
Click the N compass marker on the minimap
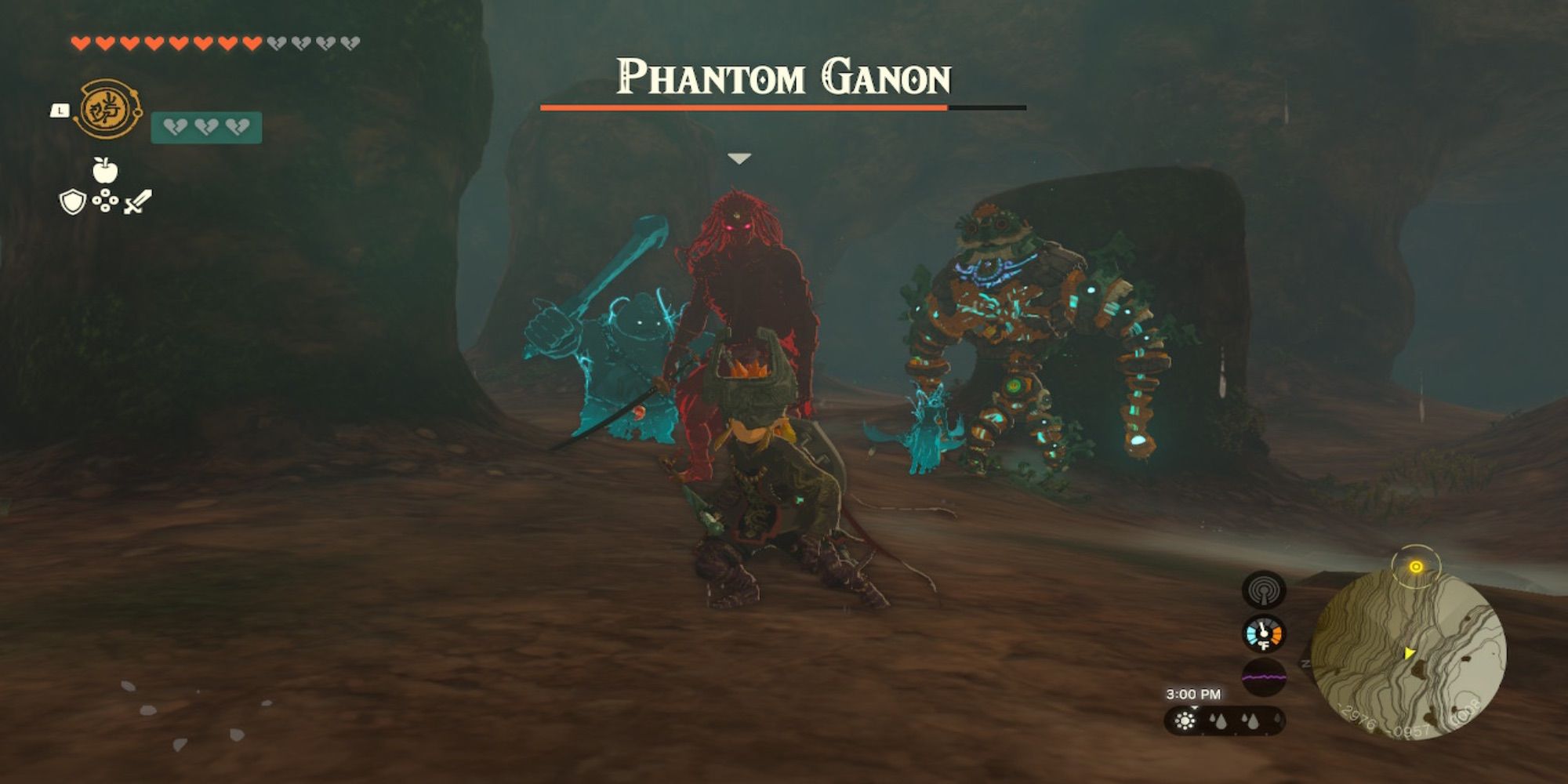[x=1306, y=663]
